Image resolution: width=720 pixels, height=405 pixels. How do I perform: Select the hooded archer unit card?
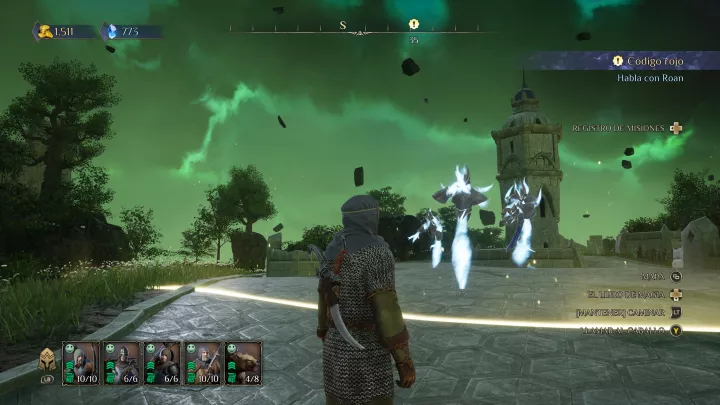tap(81, 363)
